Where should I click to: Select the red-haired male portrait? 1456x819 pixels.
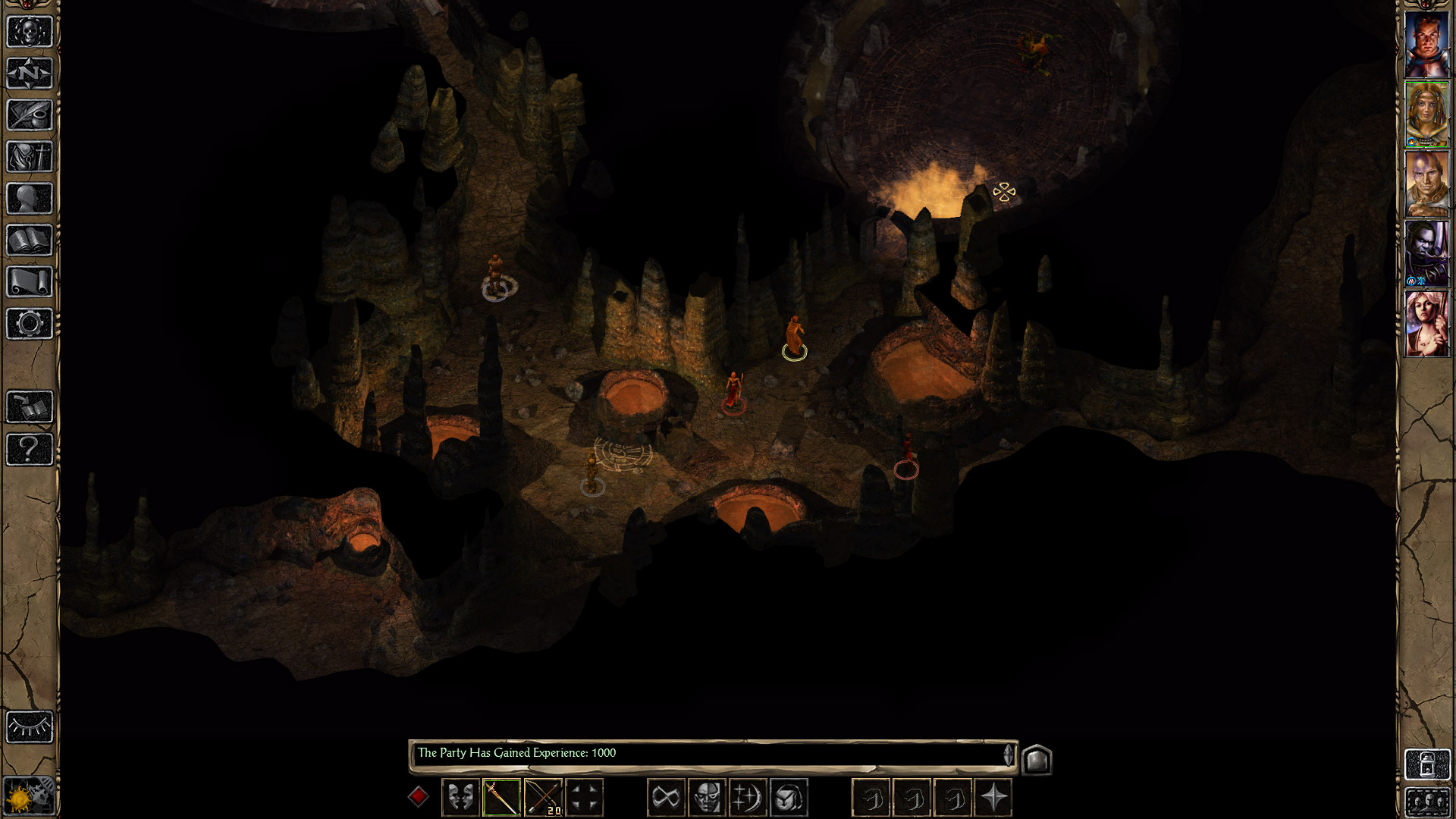[1426, 44]
